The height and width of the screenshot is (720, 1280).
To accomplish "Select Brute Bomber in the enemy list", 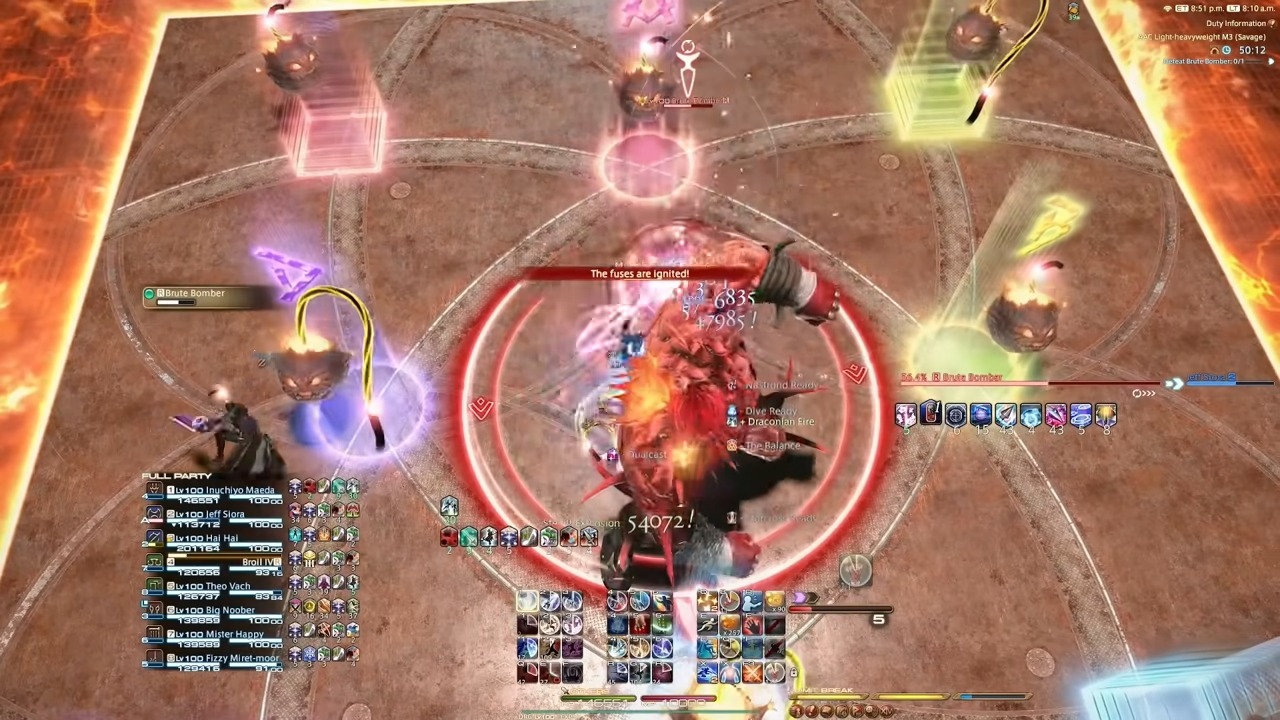I will click(x=195, y=293).
